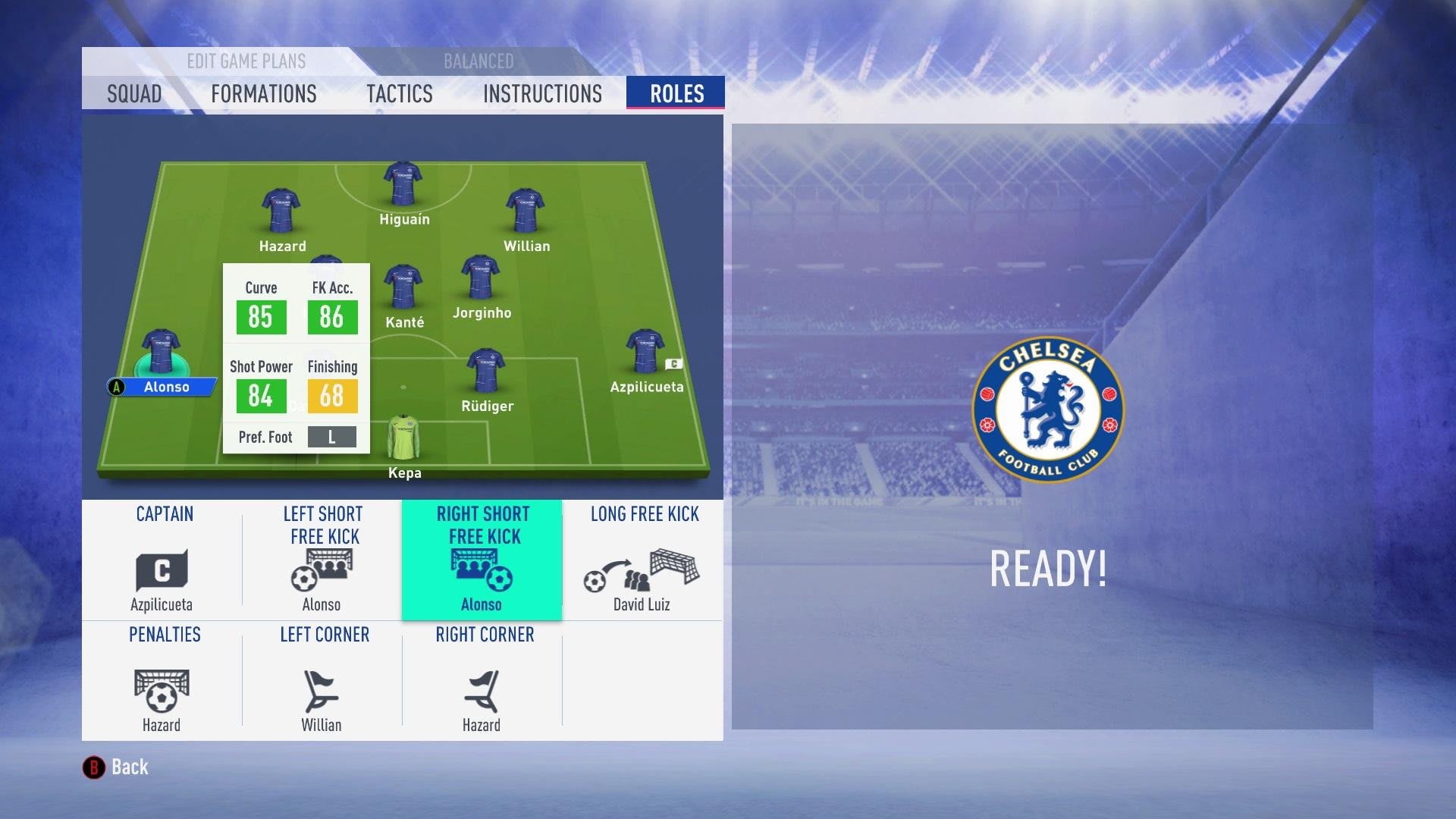1456x819 pixels.
Task: Click the Right Corner role tile
Action: 482,681
